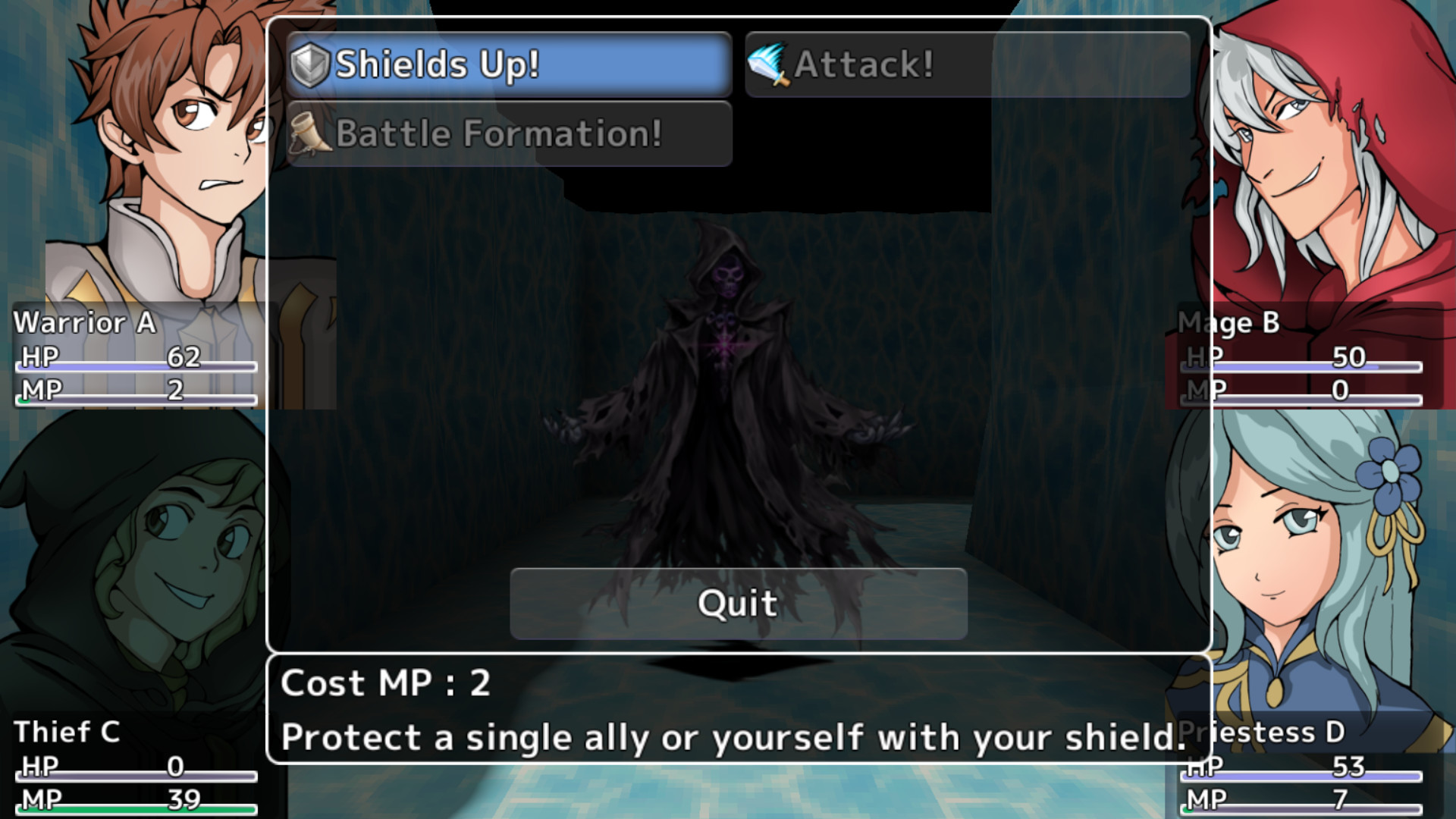Screen dimensions: 1456x819
Task: Activate the Shields Up! battle command
Action: click(508, 64)
